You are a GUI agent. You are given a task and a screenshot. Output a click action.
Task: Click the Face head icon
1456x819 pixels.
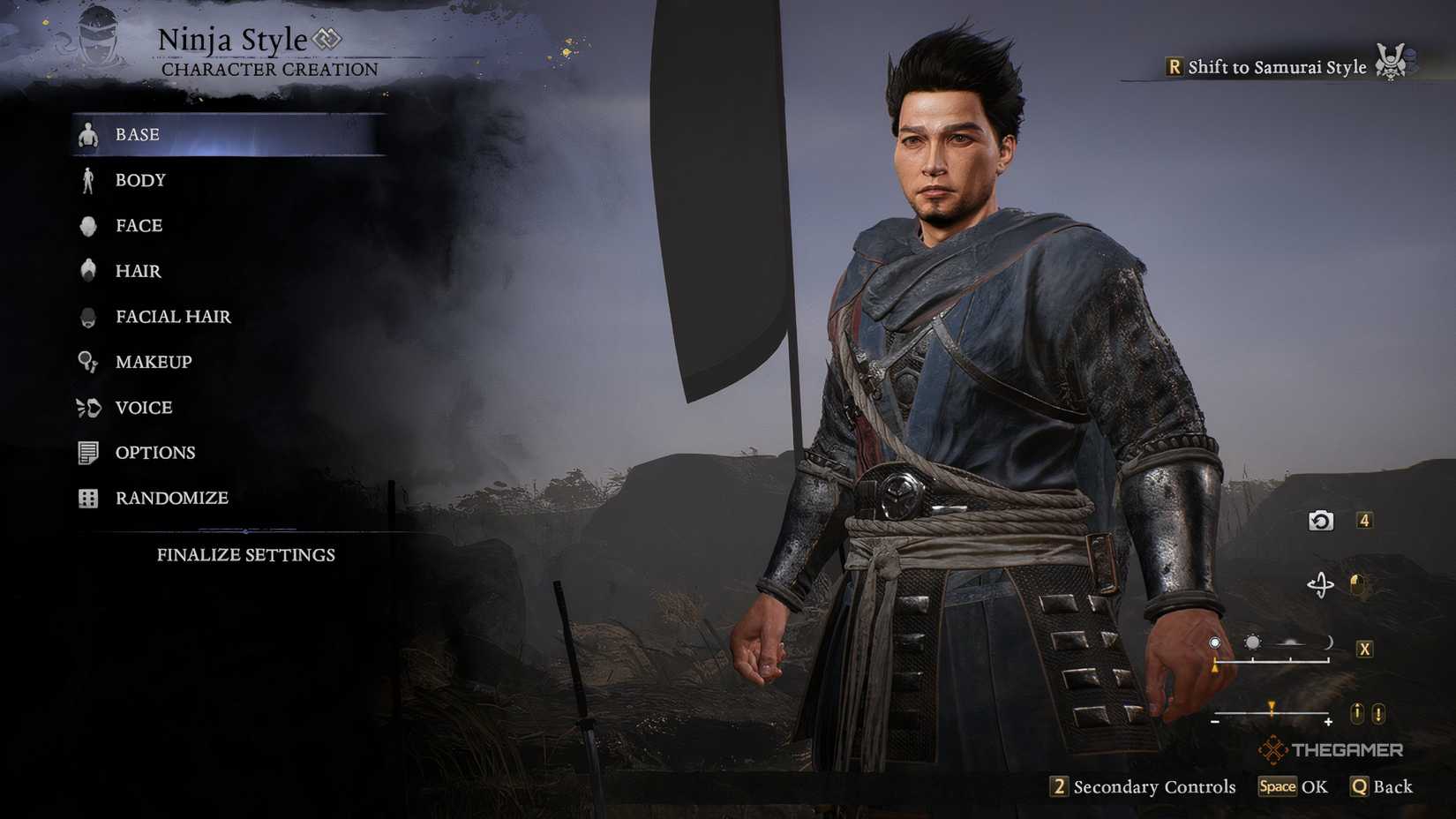tap(88, 225)
